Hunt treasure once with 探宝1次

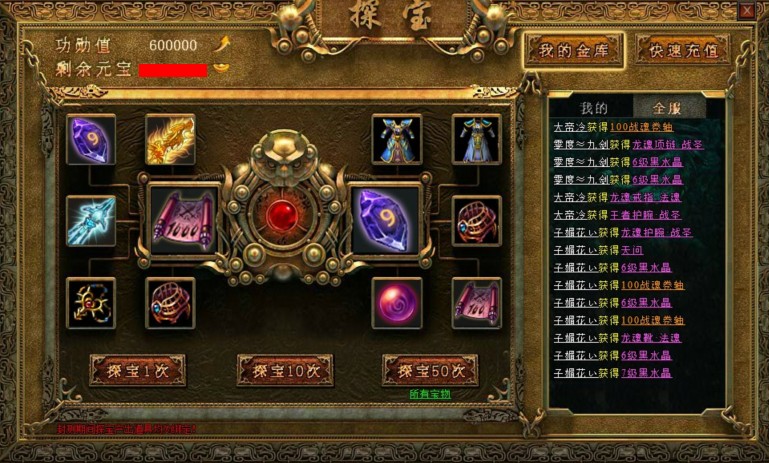137,370
